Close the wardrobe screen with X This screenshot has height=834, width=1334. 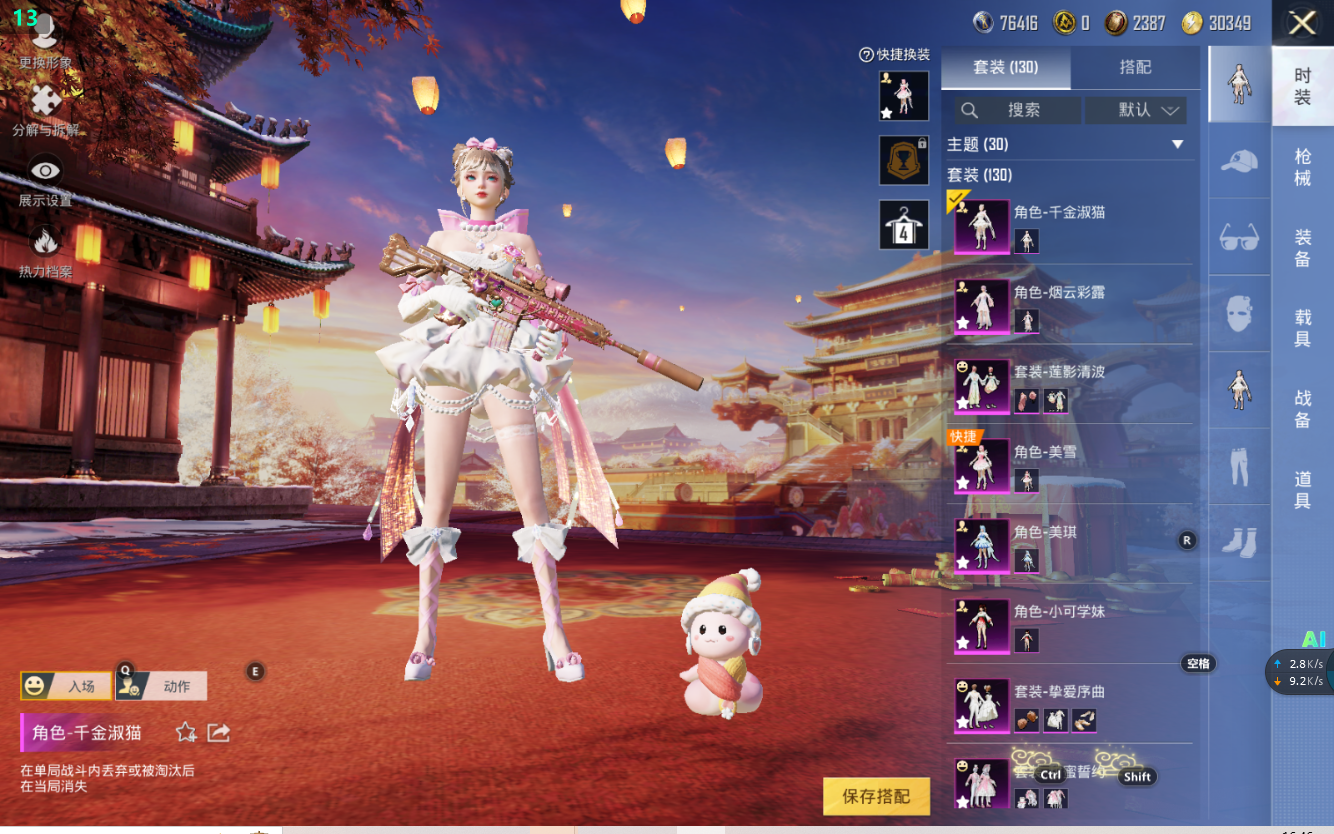coord(1302,23)
